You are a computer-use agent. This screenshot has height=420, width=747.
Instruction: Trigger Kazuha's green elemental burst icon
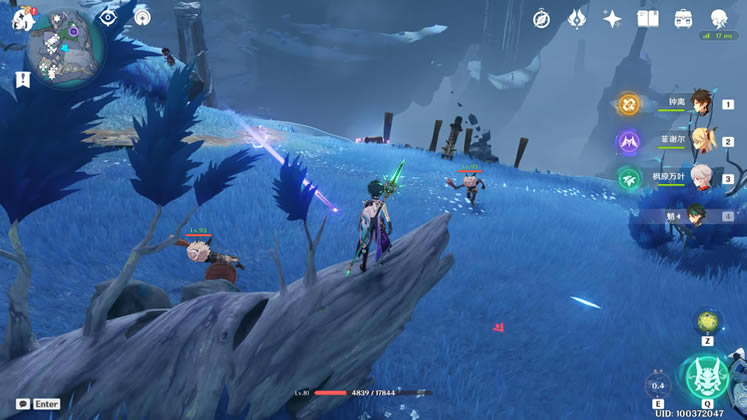point(628,178)
